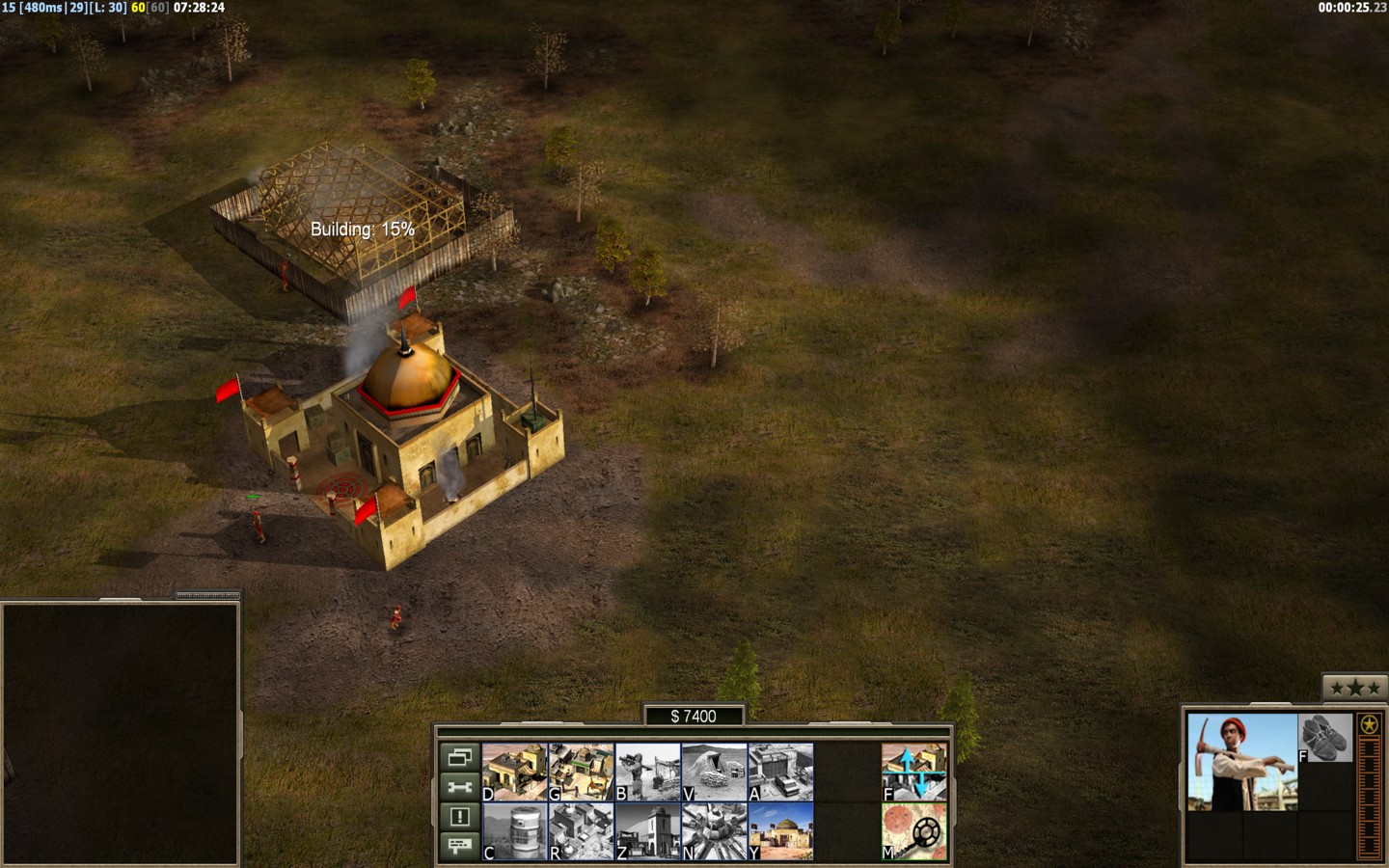The width and height of the screenshot is (1389, 868).
Task: Select the white silo tower icon labeled C
Action: tap(514, 831)
